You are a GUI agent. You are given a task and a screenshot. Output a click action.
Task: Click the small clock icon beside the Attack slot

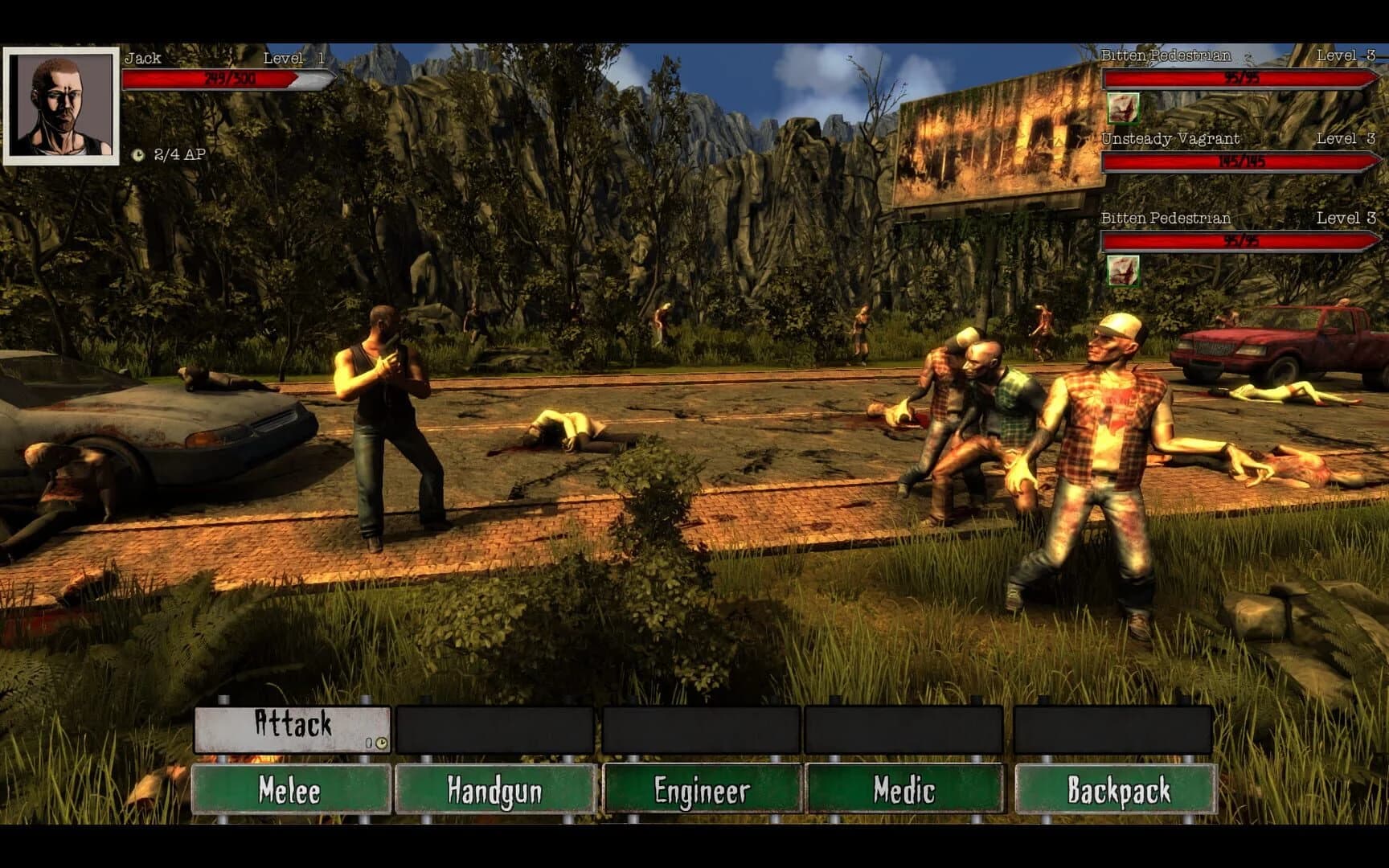pos(380,743)
